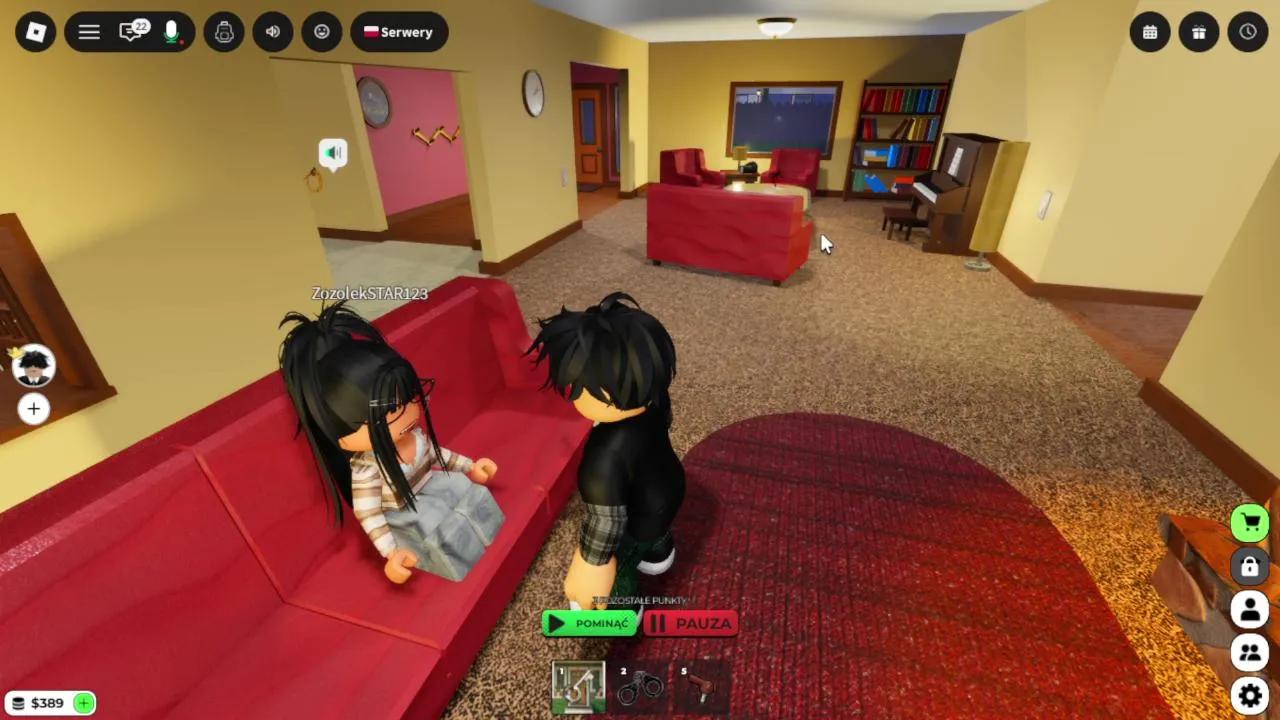Open the chat with 22 unread messages

tap(131, 31)
